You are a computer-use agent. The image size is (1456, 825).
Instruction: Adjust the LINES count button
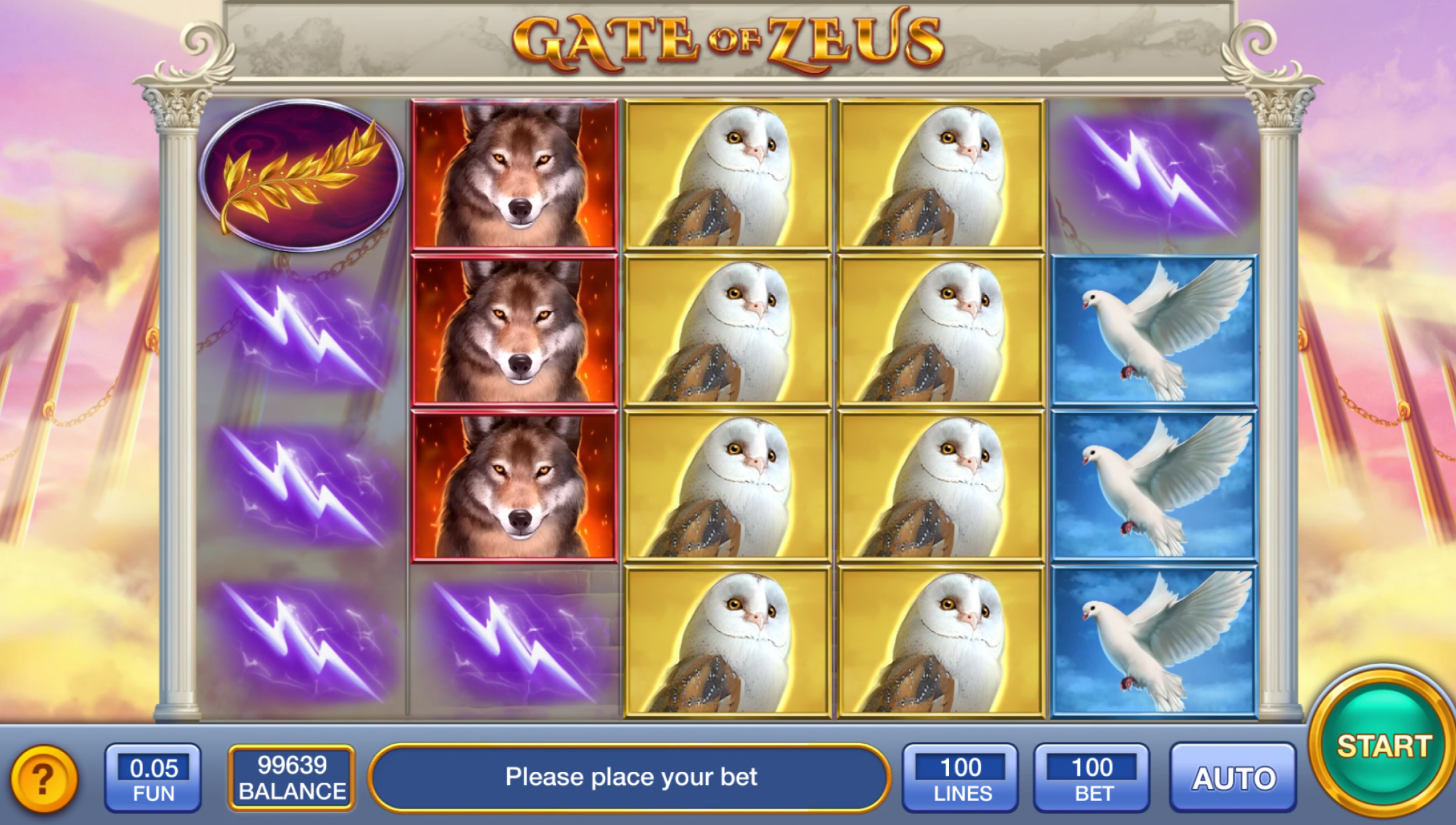[960, 778]
